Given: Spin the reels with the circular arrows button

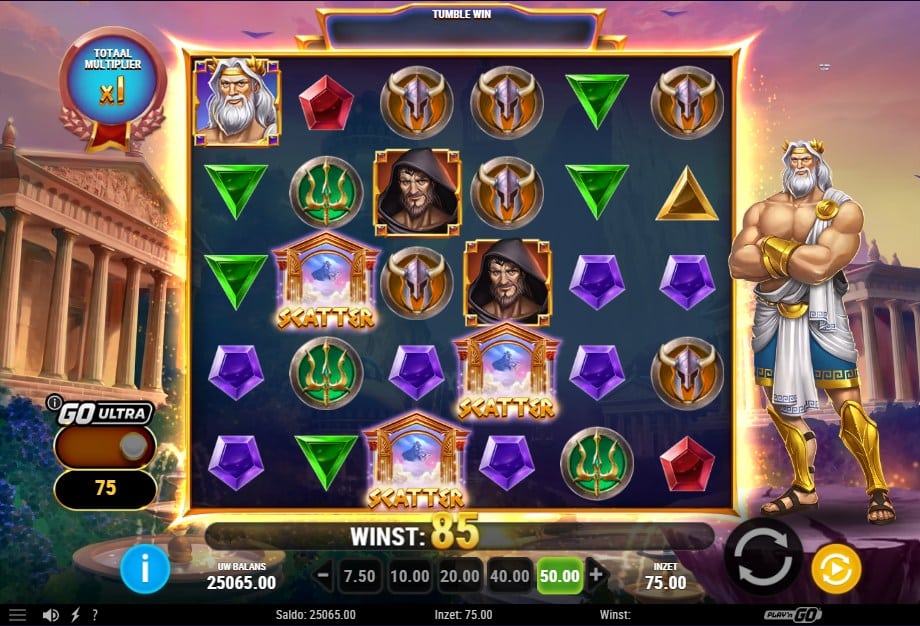Looking at the screenshot, I should pyautogui.click(x=763, y=557).
